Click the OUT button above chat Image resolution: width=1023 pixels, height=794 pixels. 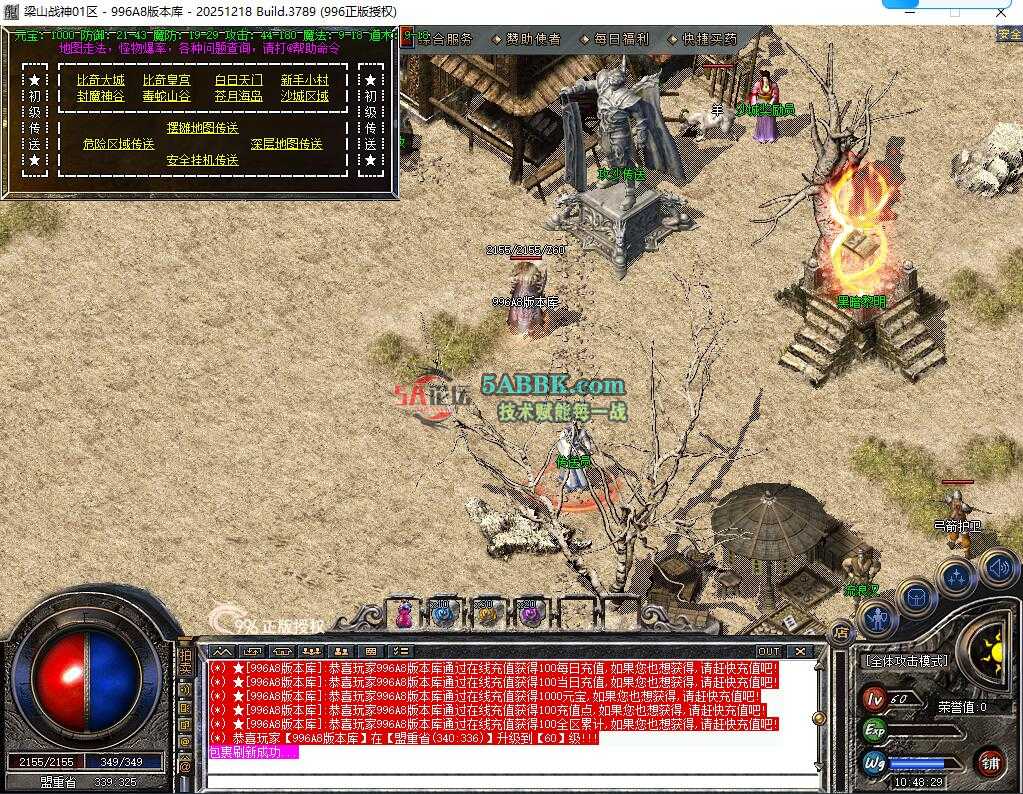(768, 651)
